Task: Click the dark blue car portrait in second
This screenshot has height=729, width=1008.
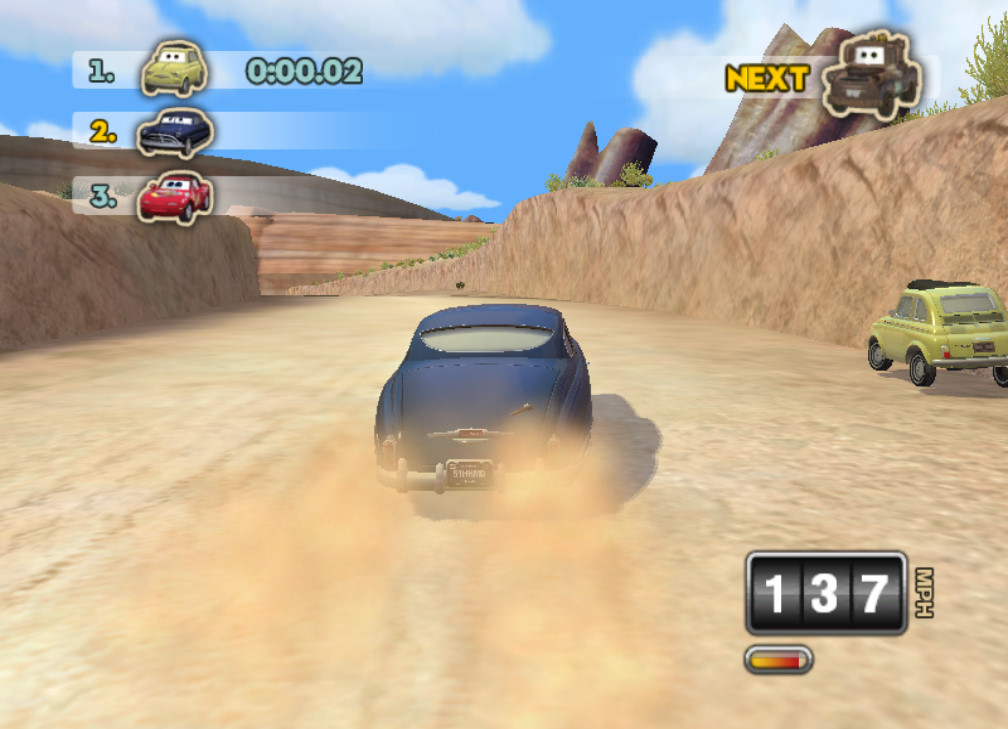Action: pos(175,132)
